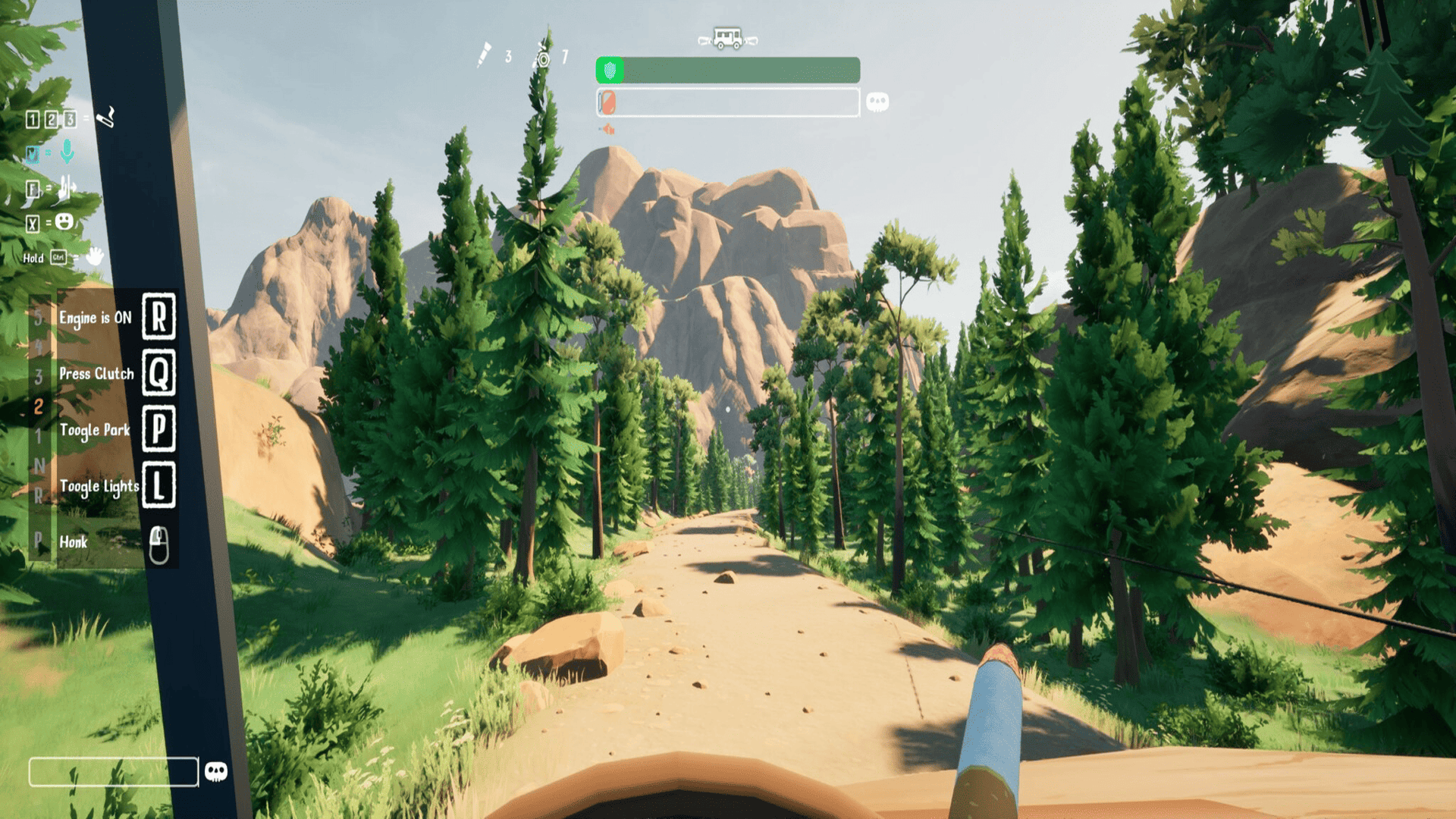1456x819 pixels.
Task: Click the van icon above the green bar
Action: coord(727,38)
